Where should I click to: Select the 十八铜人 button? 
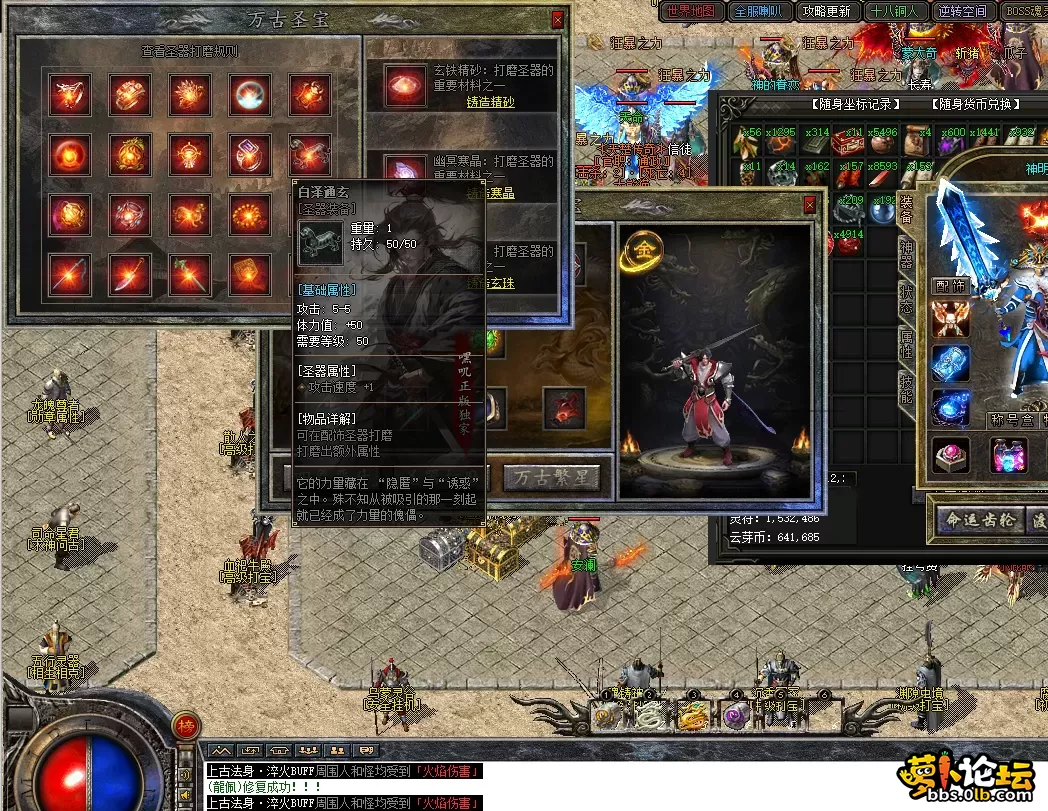click(x=895, y=11)
